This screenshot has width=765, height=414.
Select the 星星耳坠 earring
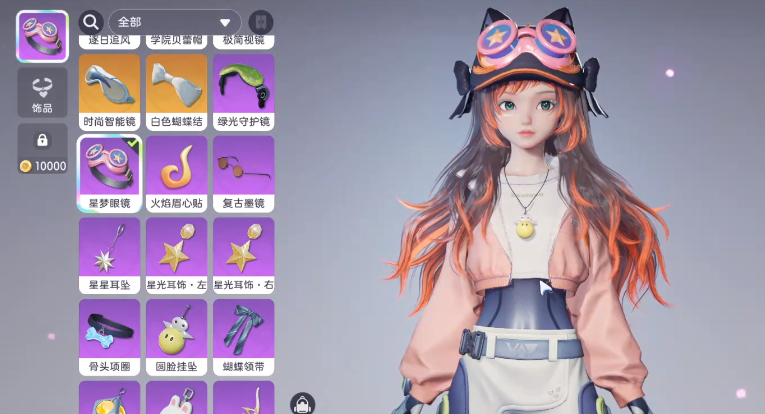[109, 255]
